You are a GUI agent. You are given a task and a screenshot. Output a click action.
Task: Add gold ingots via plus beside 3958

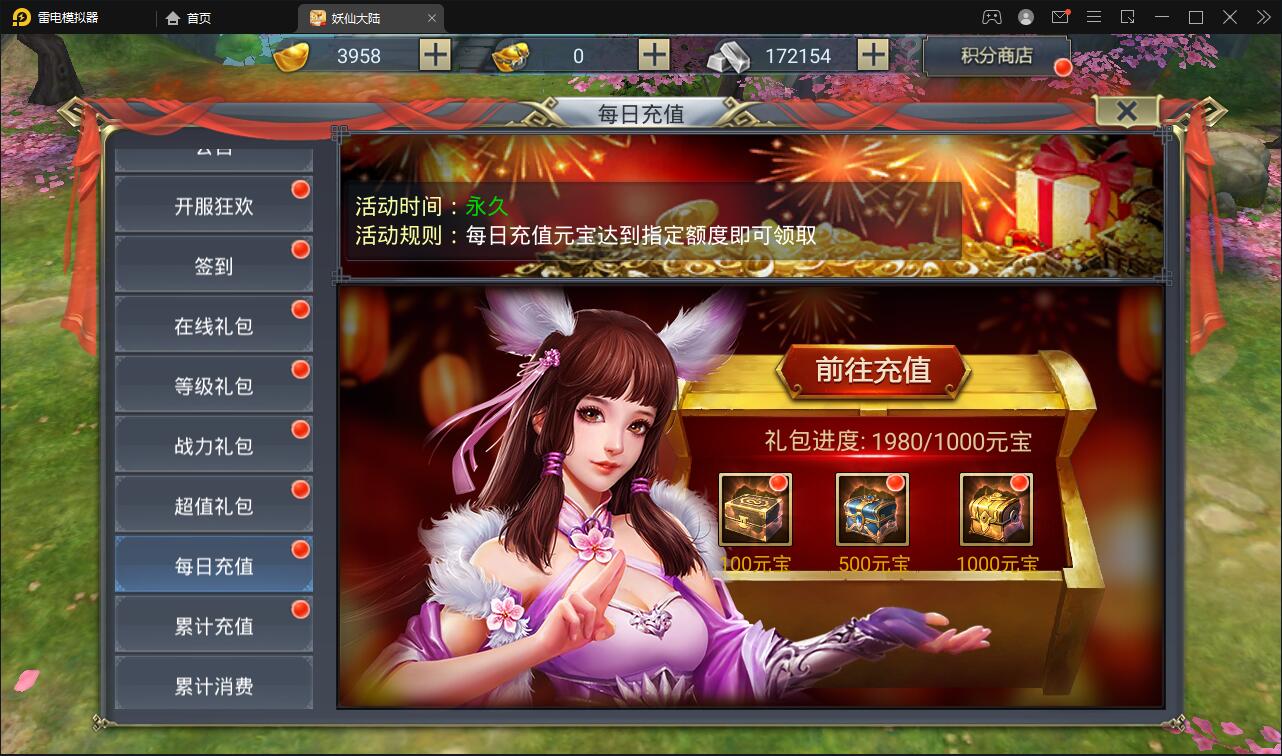434,55
